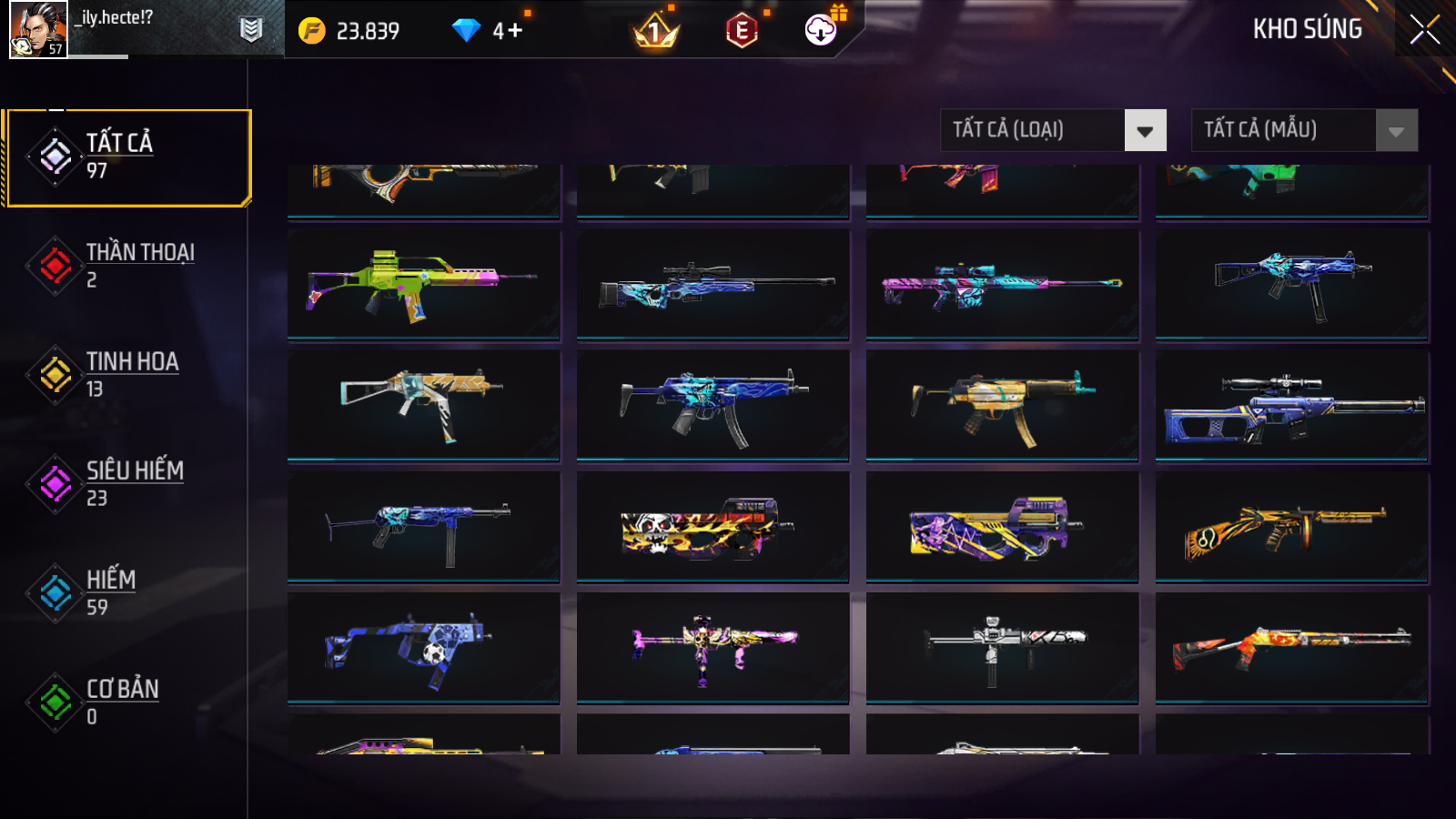Open the Siêu Hiếm category

coord(128,483)
